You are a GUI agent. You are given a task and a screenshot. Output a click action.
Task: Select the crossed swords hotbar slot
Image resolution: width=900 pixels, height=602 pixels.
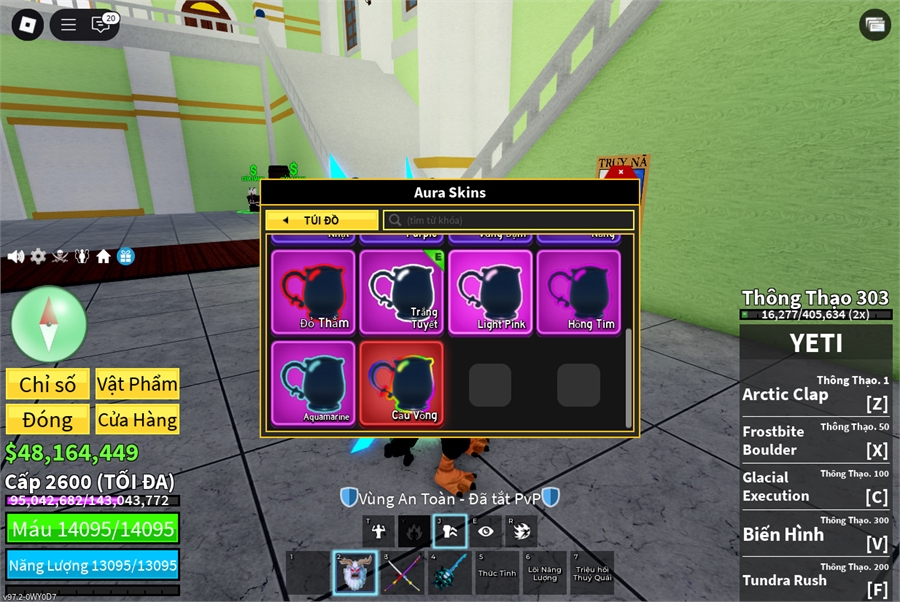click(x=401, y=574)
